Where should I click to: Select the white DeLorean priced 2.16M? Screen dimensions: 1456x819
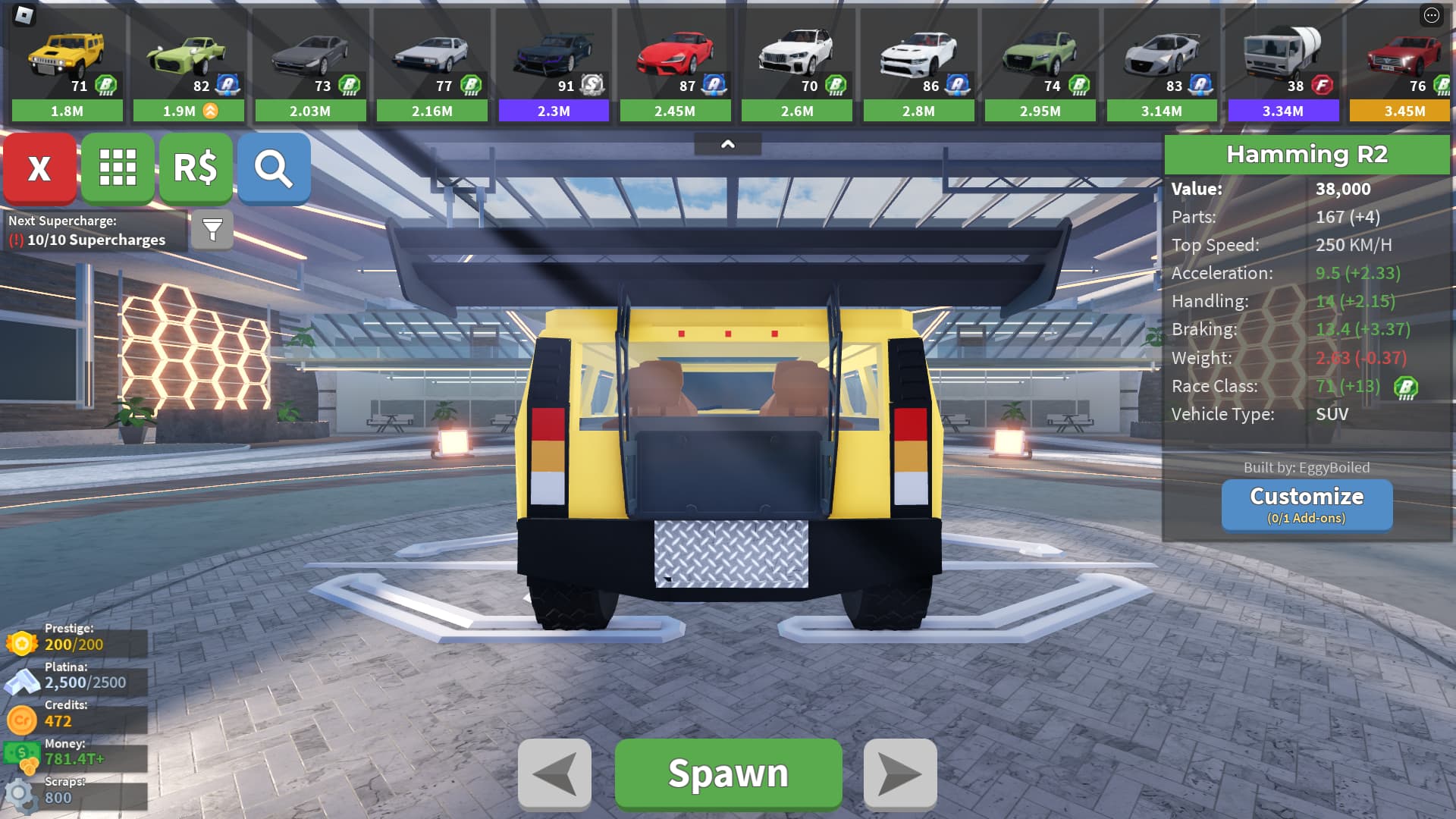(x=431, y=64)
